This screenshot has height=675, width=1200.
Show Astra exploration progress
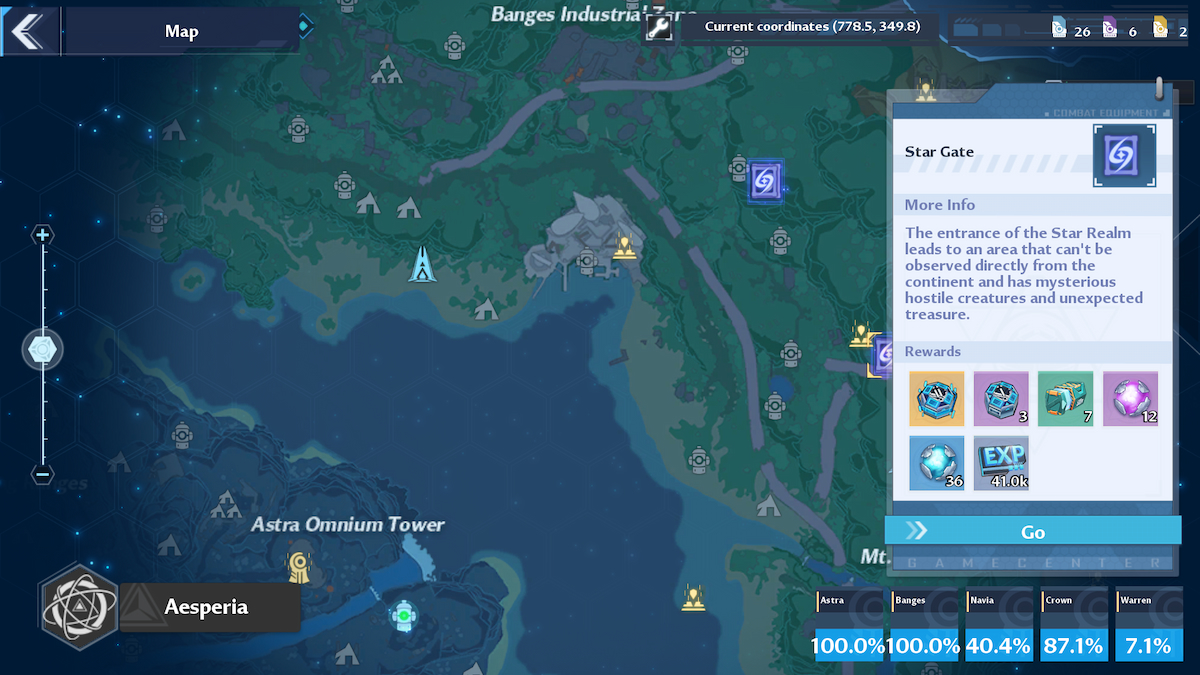848,625
